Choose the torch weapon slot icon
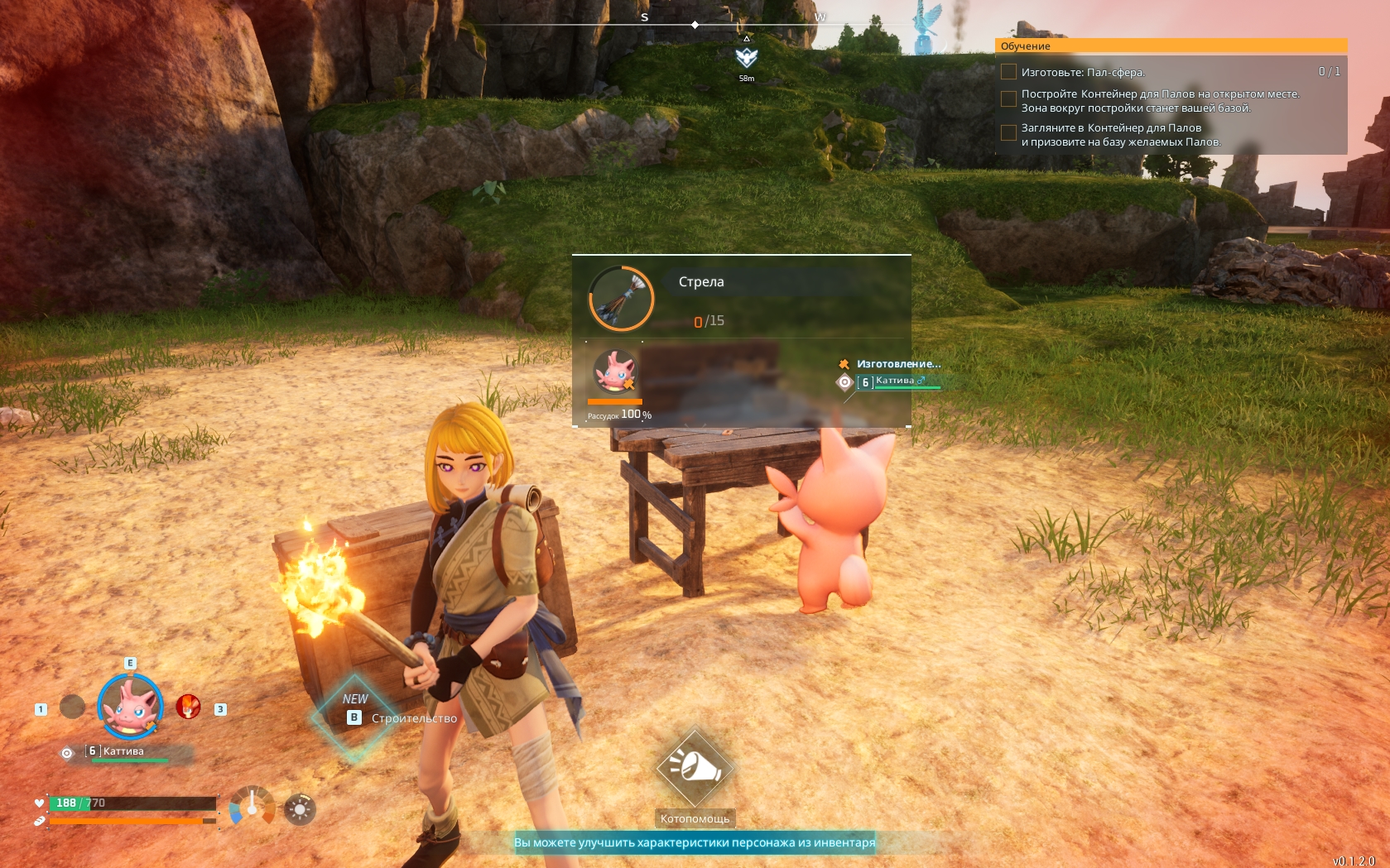 [x=189, y=706]
